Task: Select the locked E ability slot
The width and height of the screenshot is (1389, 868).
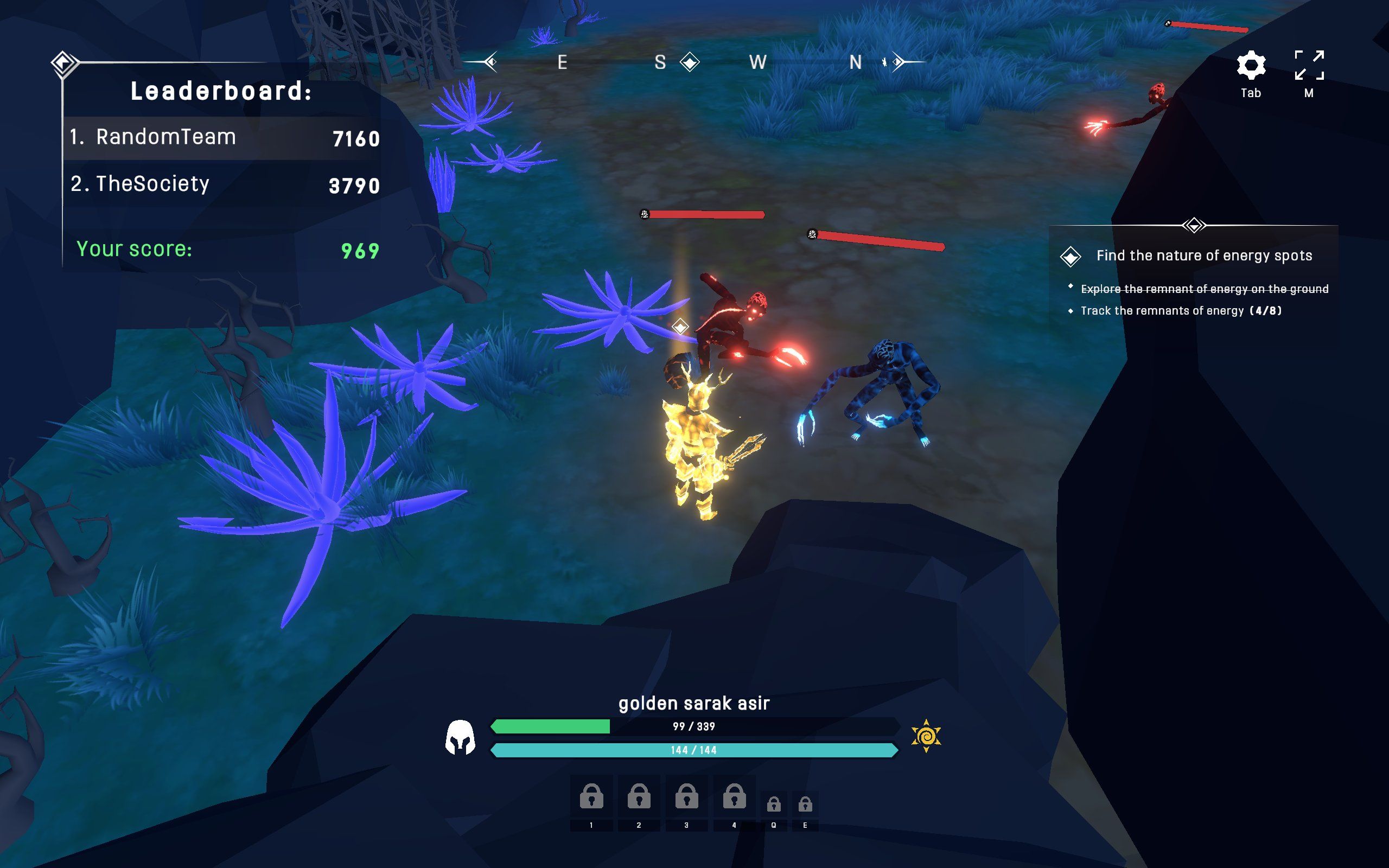Action: (805, 805)
